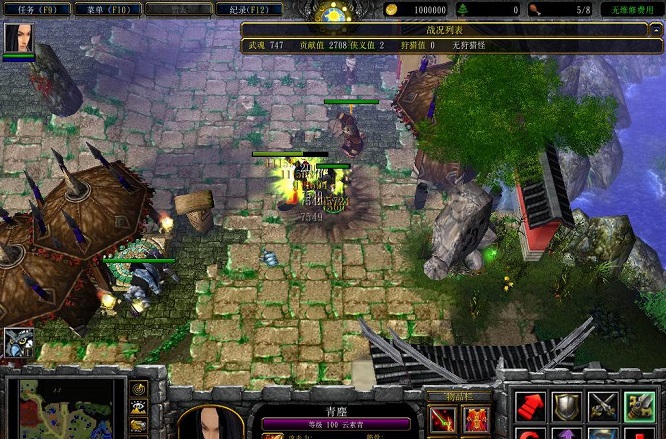Select the hero portrait icon at top-left
666x439 pixels.
point(18,38)
